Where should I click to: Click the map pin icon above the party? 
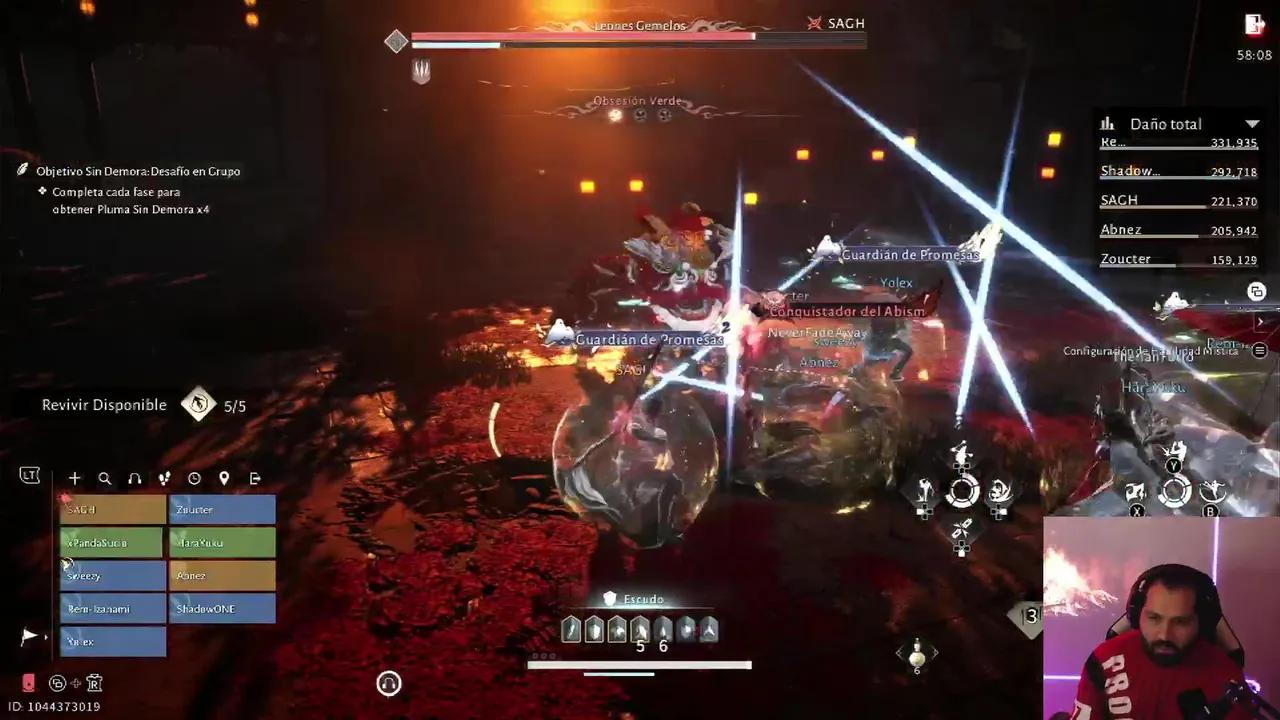224,479
